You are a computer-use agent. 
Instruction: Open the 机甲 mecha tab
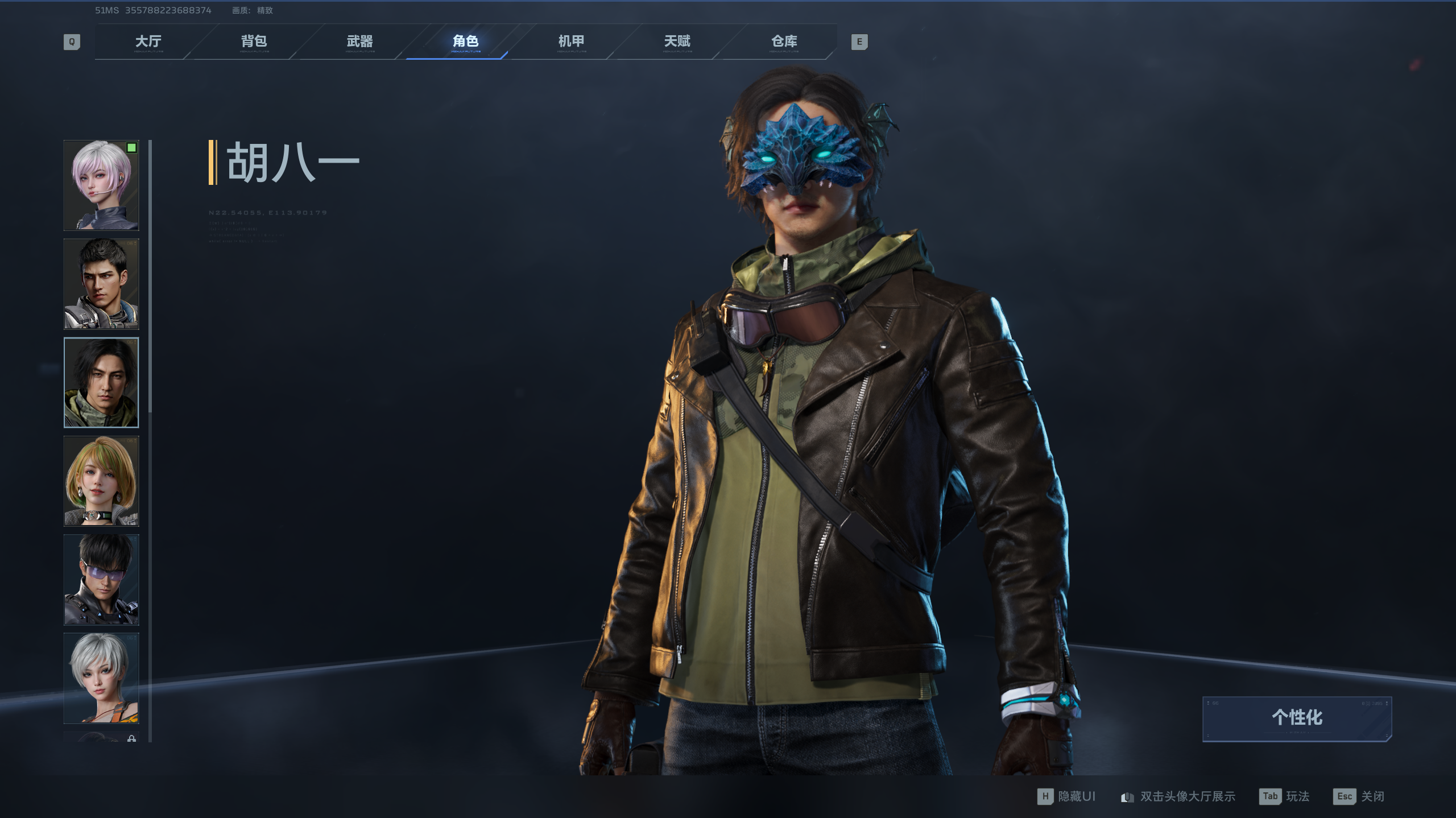[x=571, y=42]
